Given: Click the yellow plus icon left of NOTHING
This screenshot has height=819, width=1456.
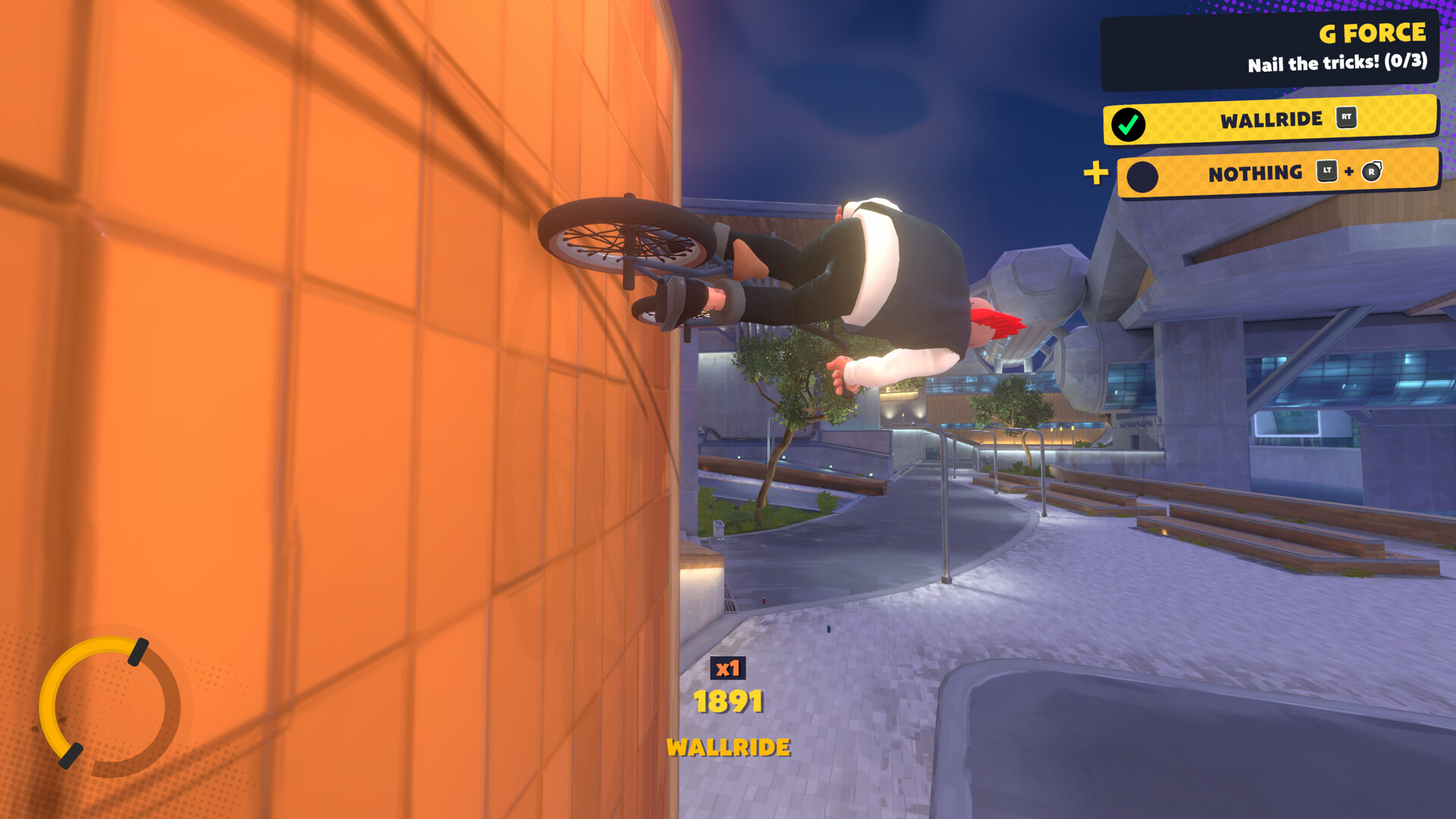Looking at the screenshot, I should tap(1094, 173).
